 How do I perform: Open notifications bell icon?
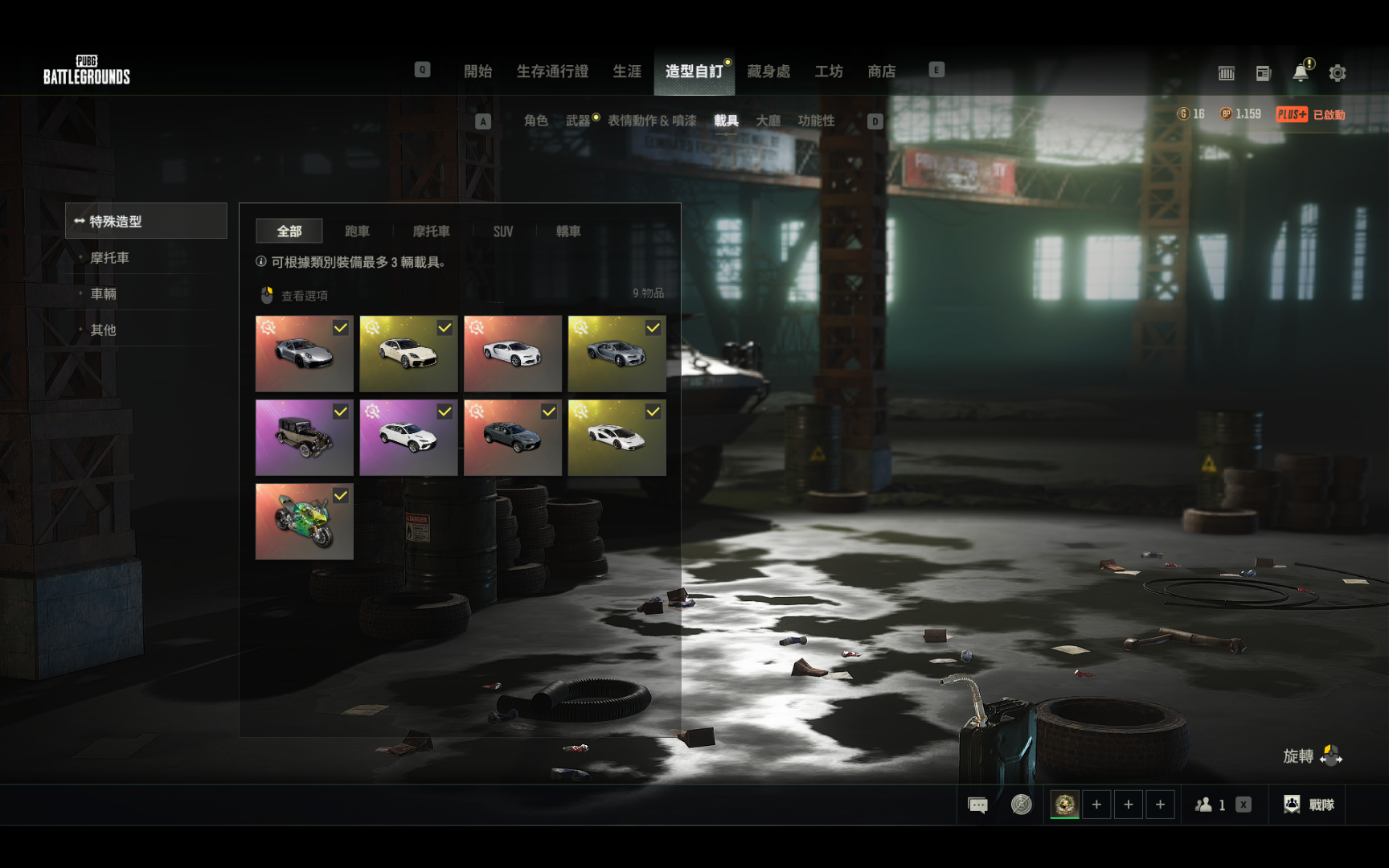[x=1301, y=73]
